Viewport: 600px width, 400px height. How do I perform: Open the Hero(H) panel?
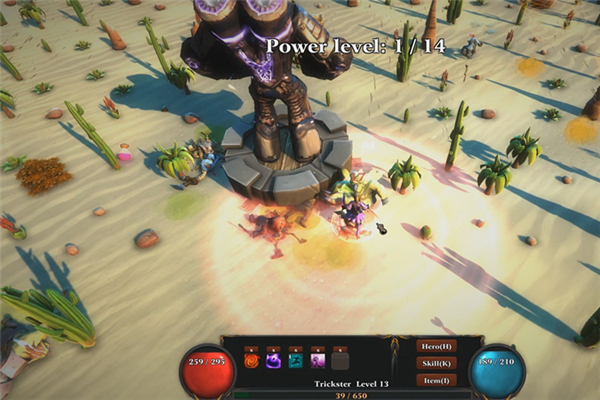(436, 346)
